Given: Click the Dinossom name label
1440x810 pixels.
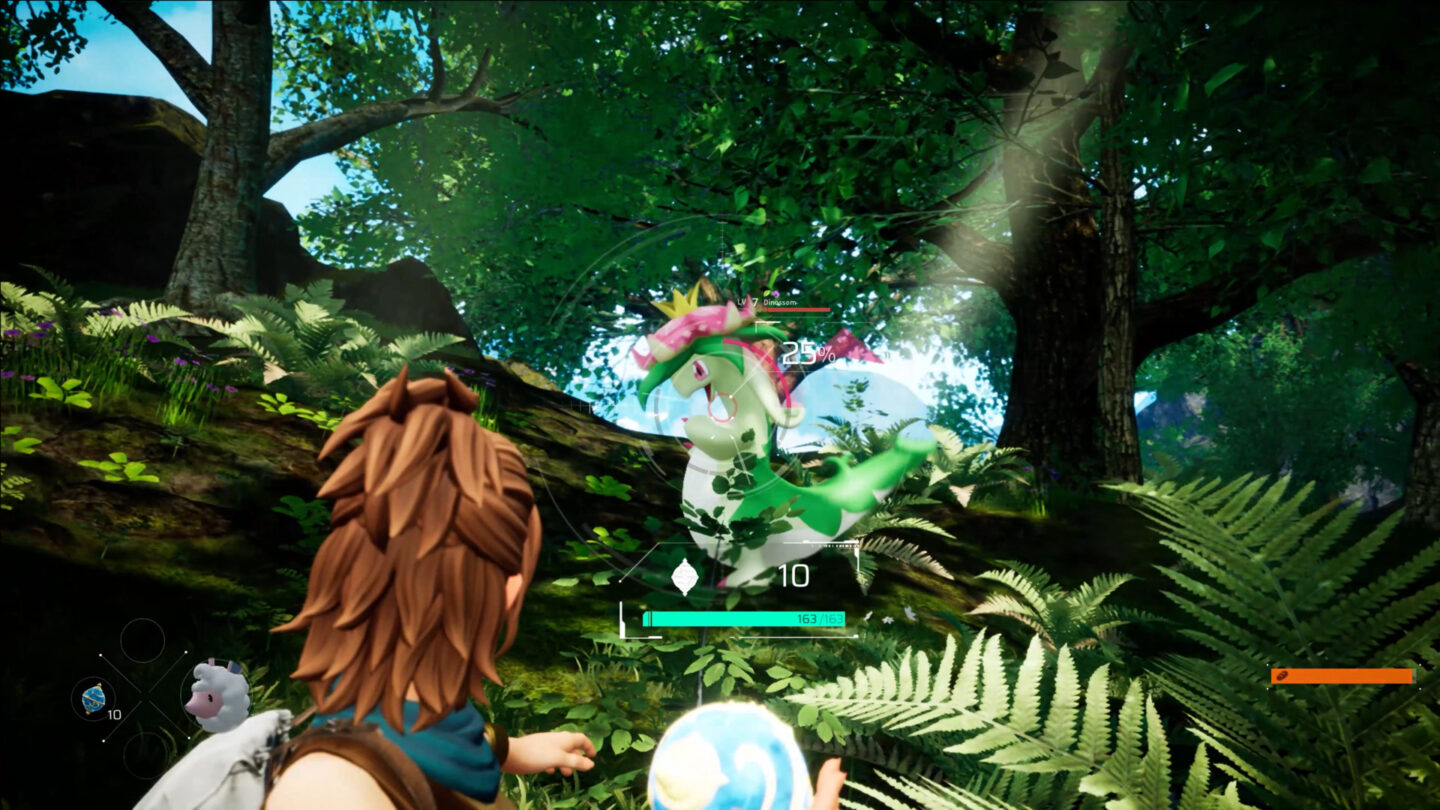Looking at the screenshot, I should coord(781,302).
